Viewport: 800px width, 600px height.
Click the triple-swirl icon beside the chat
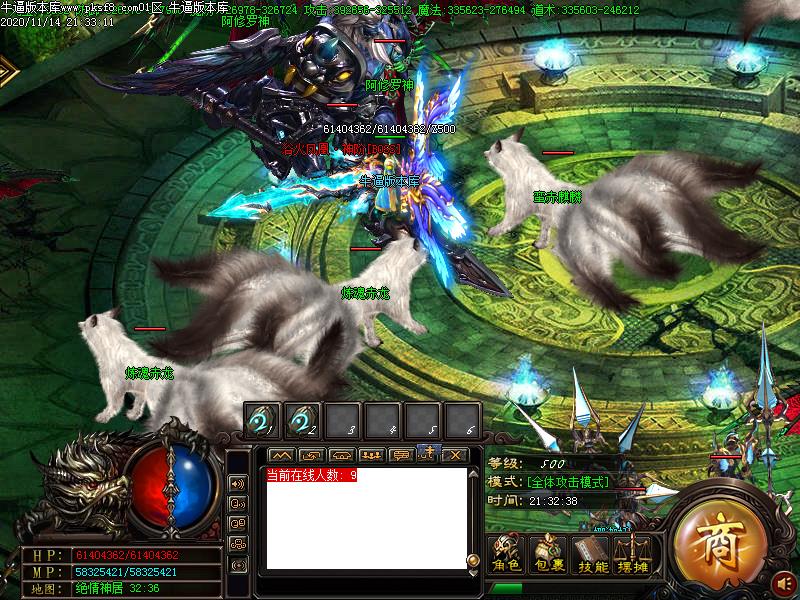pyautogui.click(x=238, y=544)
